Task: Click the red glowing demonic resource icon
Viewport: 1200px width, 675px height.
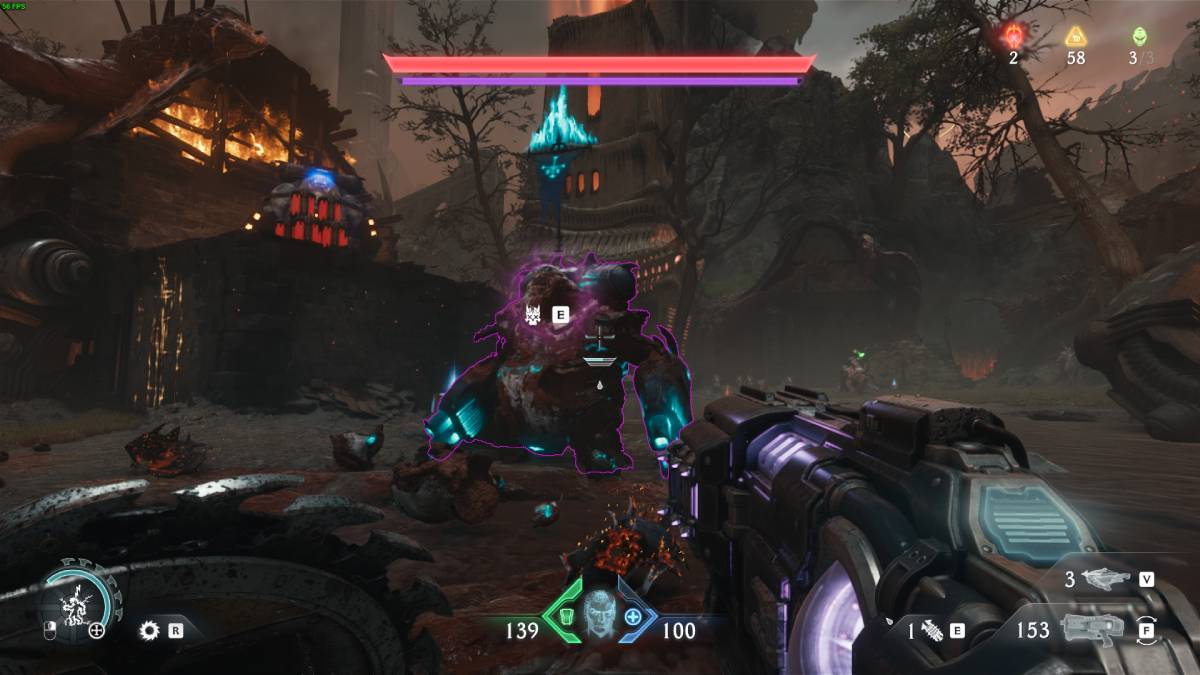Action: (1013, 37)
